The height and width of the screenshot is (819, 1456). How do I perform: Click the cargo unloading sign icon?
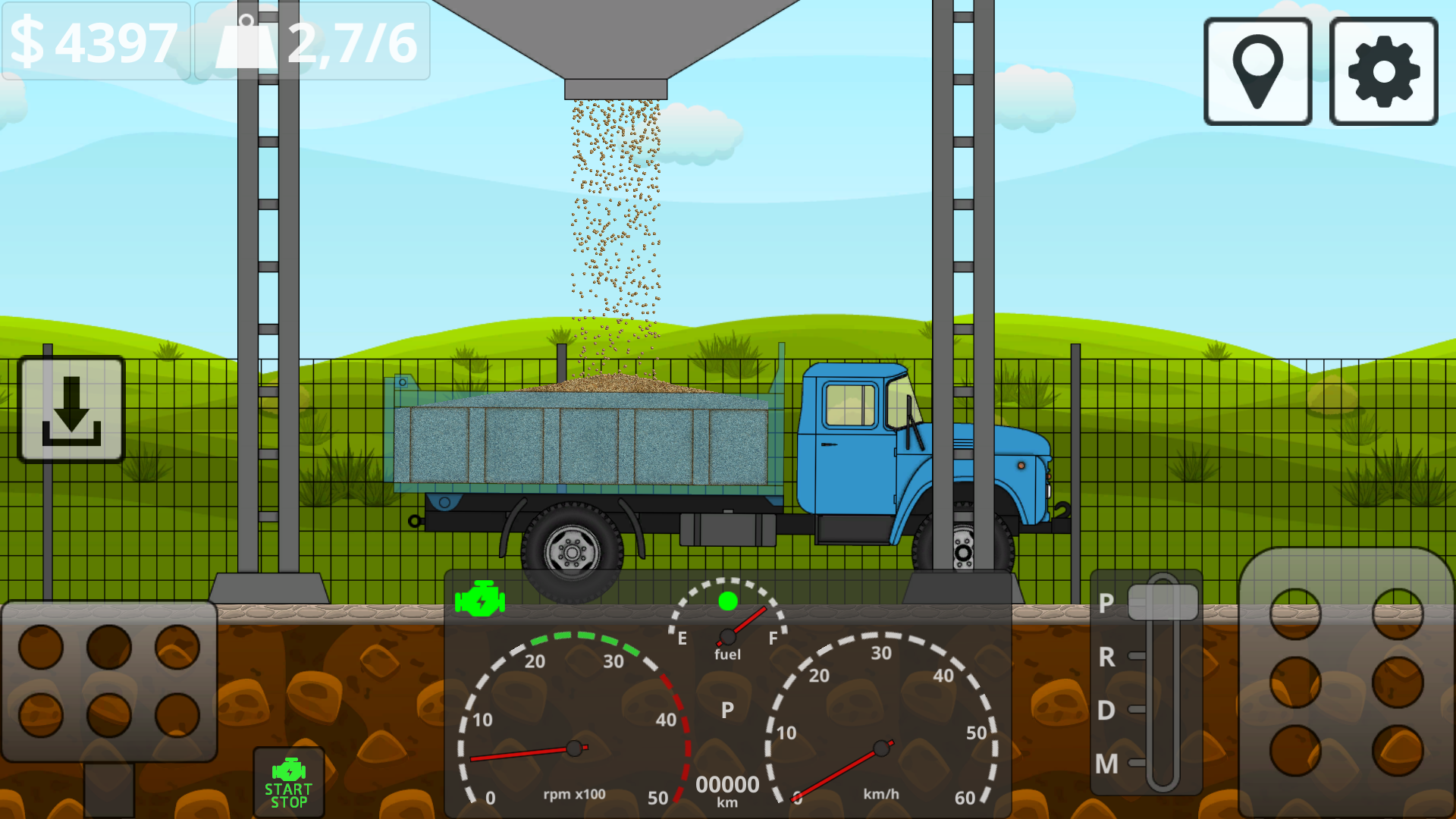click(71, 407)
